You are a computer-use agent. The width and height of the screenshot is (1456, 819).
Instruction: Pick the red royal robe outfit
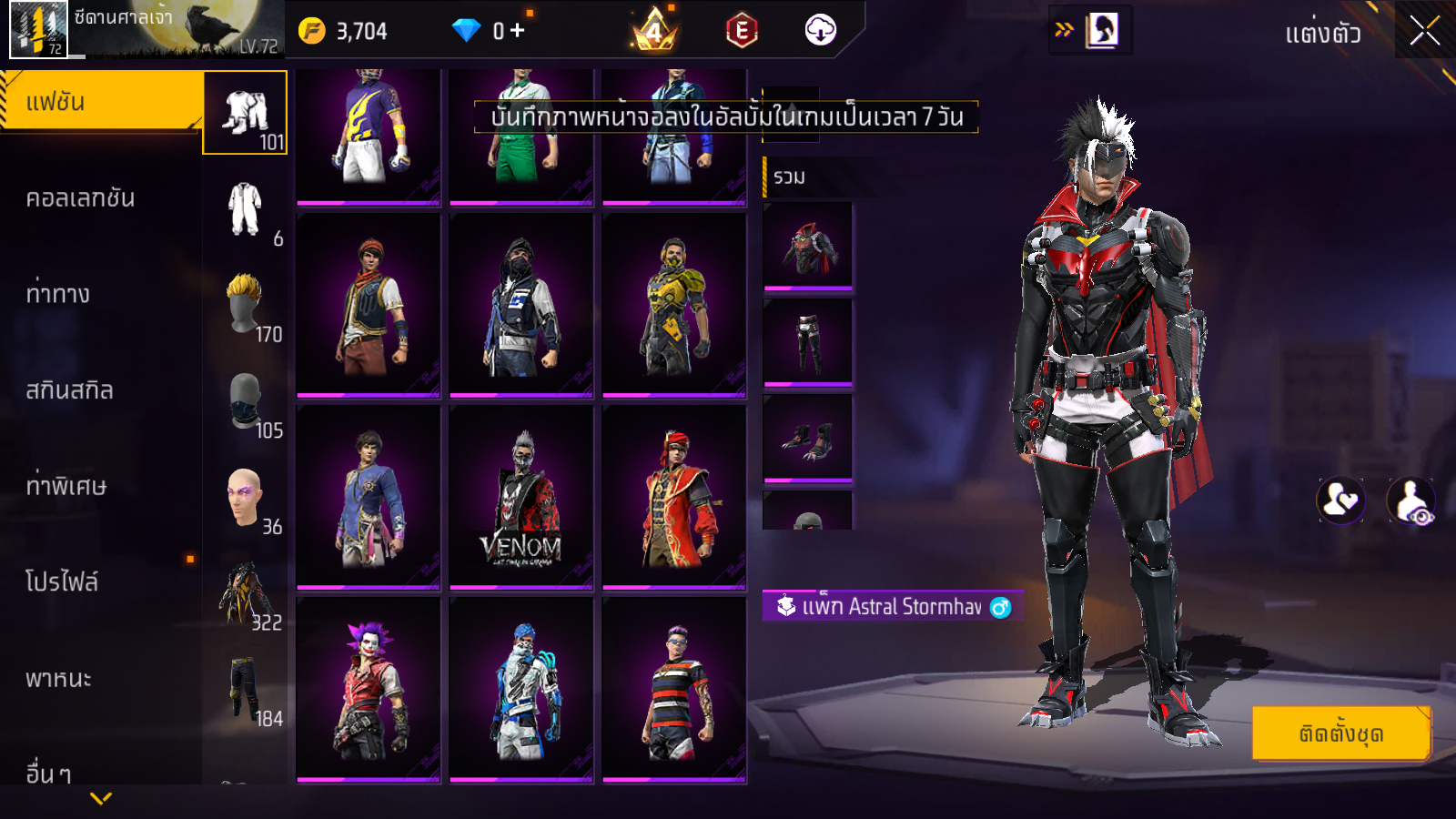pos(674,497)
